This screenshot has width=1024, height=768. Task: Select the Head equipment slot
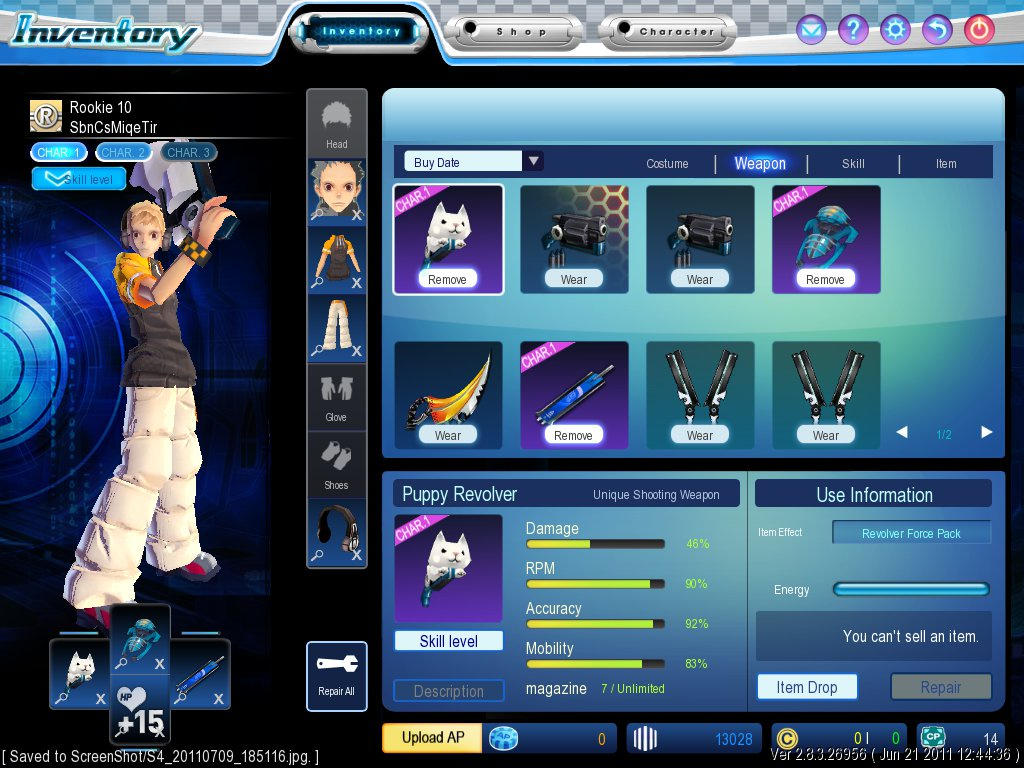click(x=337, y=124)
